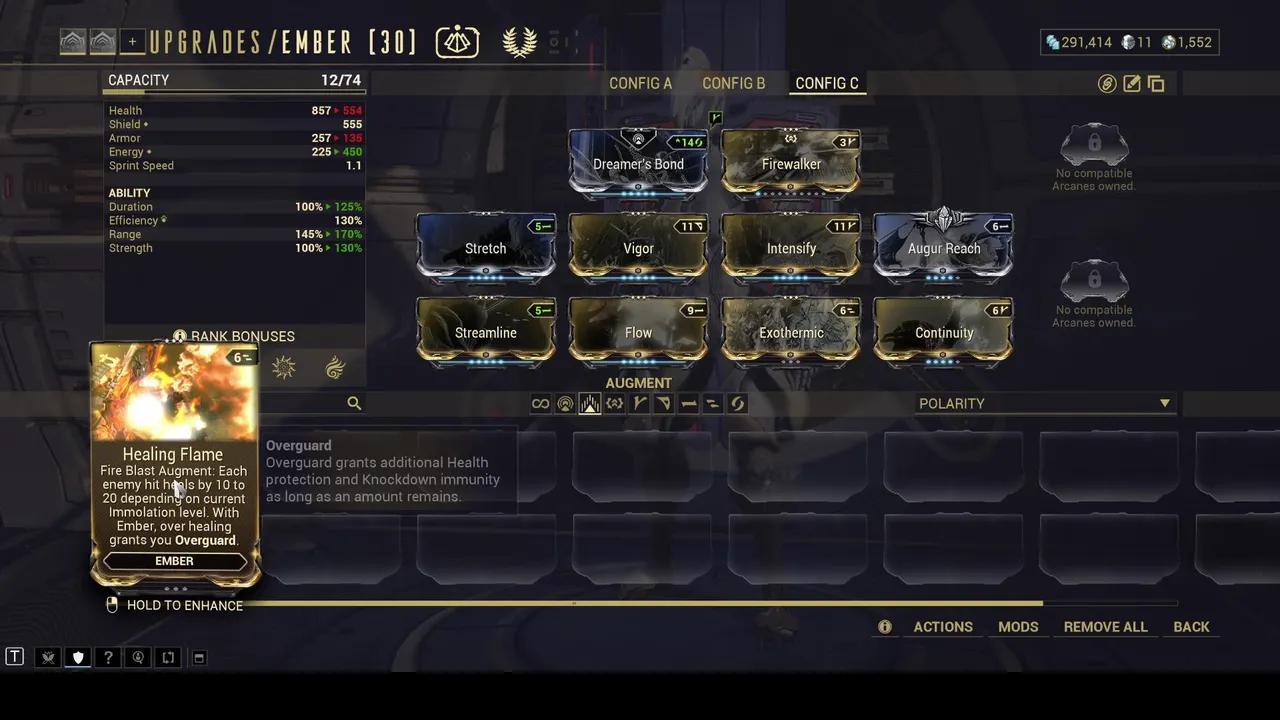1280x720 pixels.
Task: Choose the Firewalker exilus mod
Action: [791, 163]
